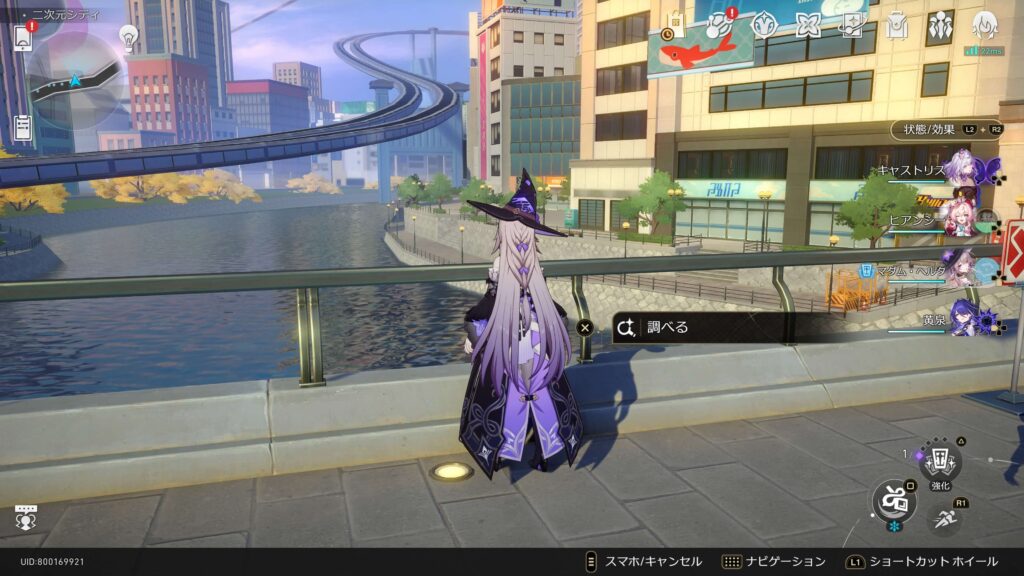Open the character head profile icon
Image resolution: width=1024 pixels, height=576 pixels.
tap(985, 25)
